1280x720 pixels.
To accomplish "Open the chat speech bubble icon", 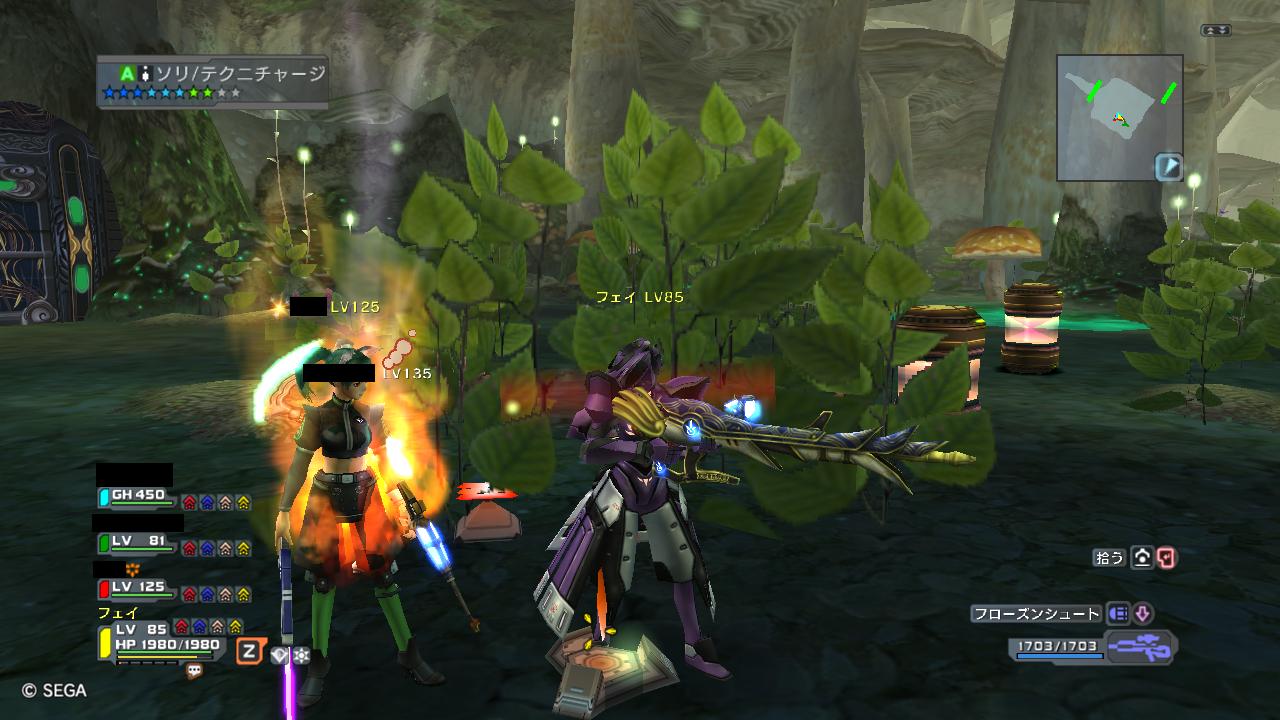I will click(194, 671).
